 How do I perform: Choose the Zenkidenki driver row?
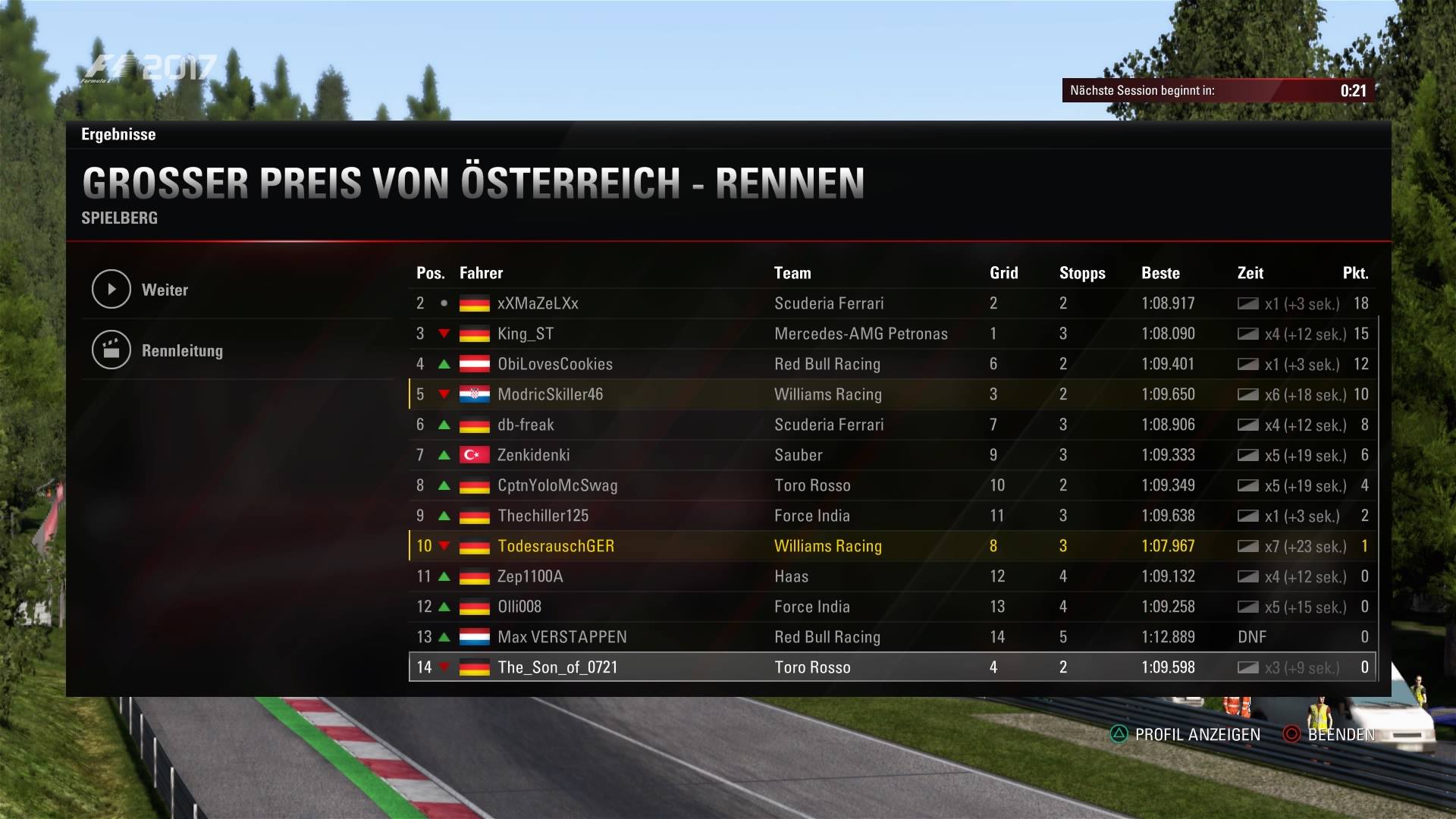click(533, 455)
